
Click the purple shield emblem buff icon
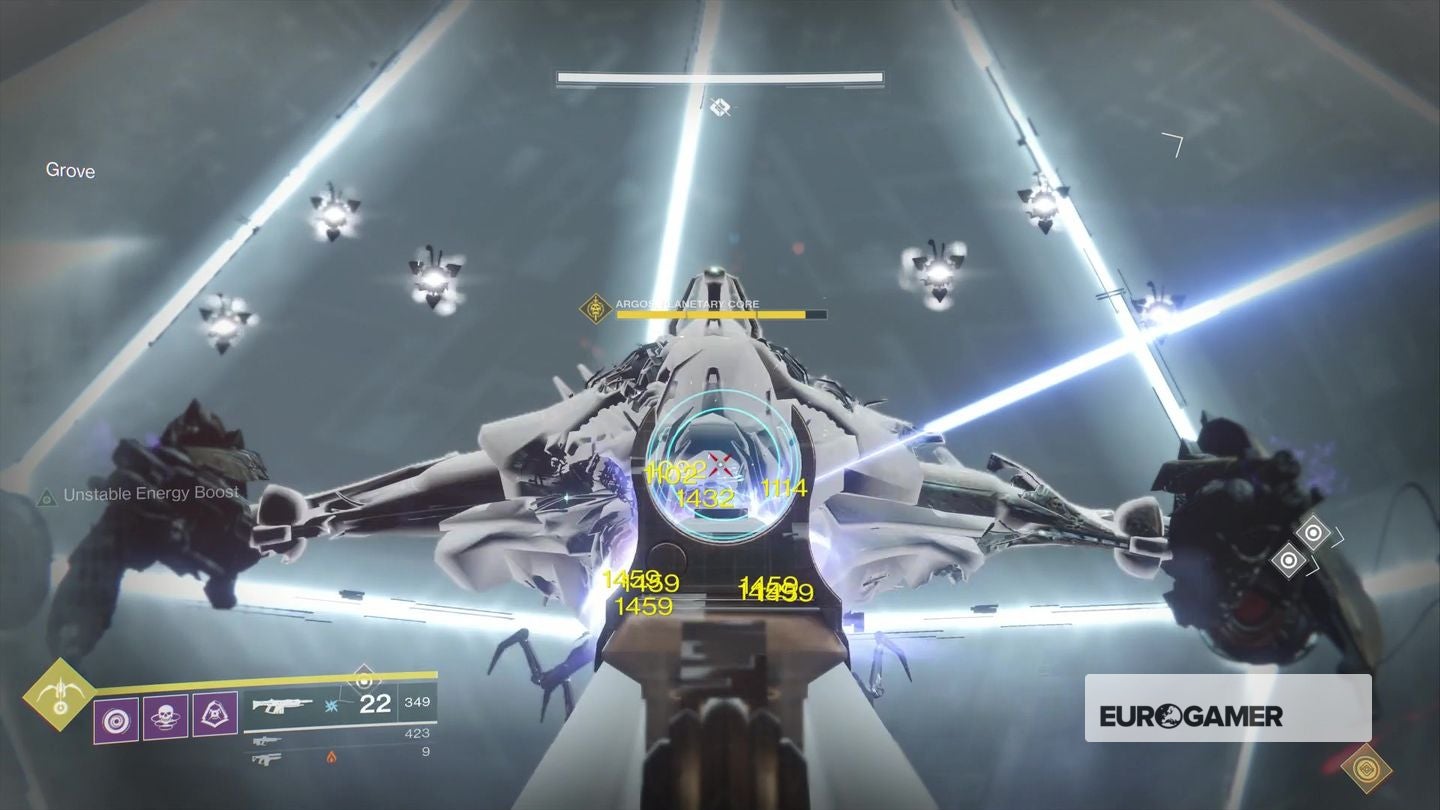[214, 716]
